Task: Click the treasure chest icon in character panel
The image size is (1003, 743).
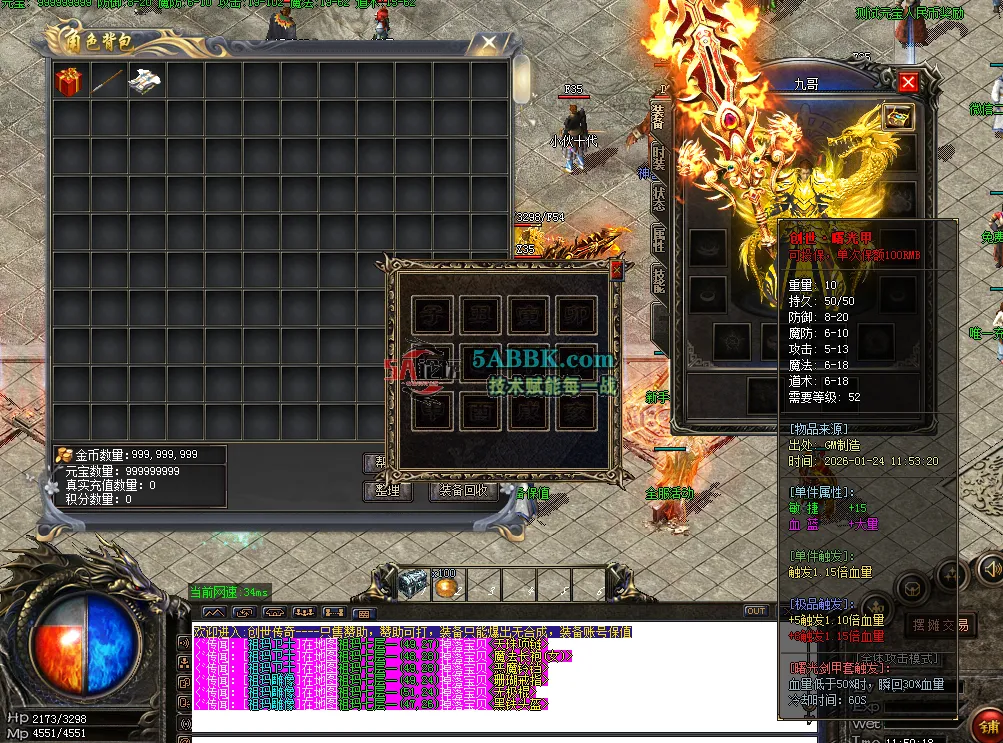Action: tap(898, 117)
